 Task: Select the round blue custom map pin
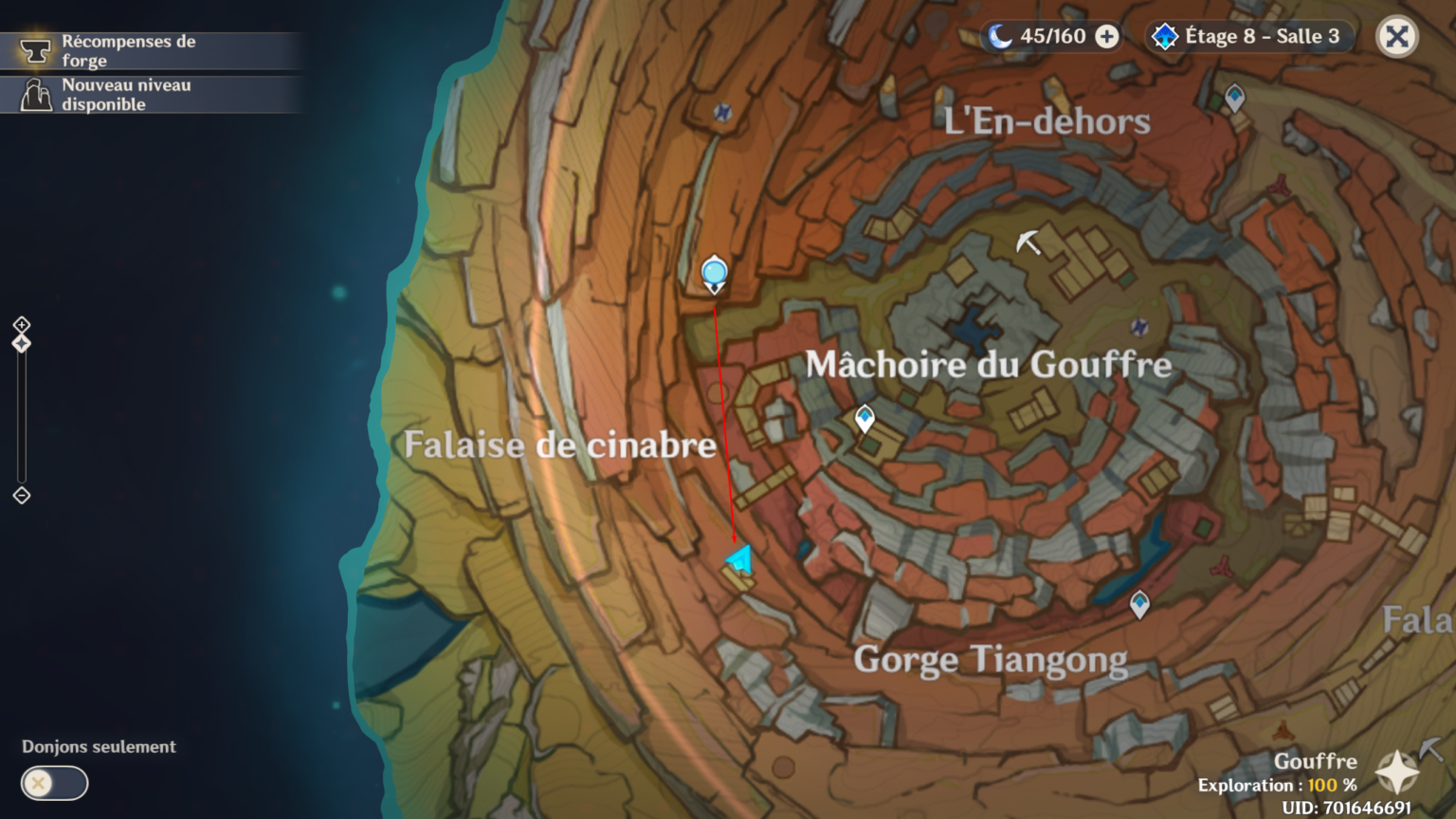coord(714,274)
